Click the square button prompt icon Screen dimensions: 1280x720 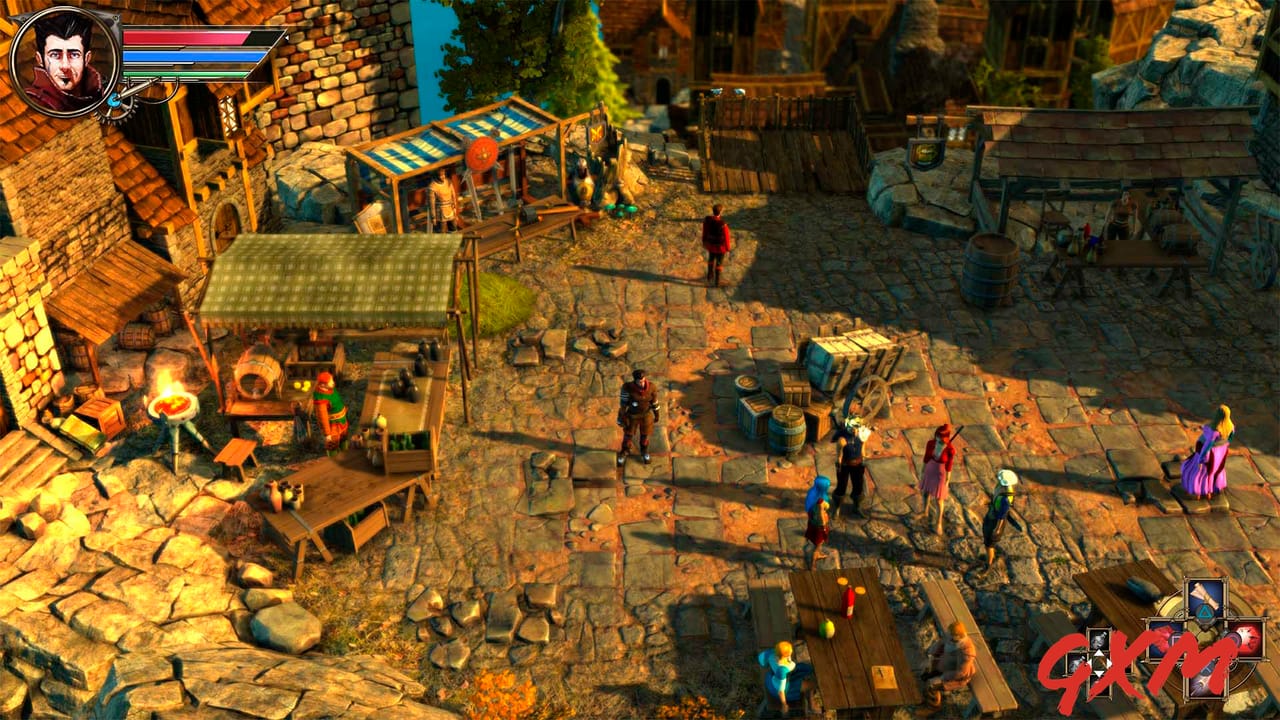1176,639
